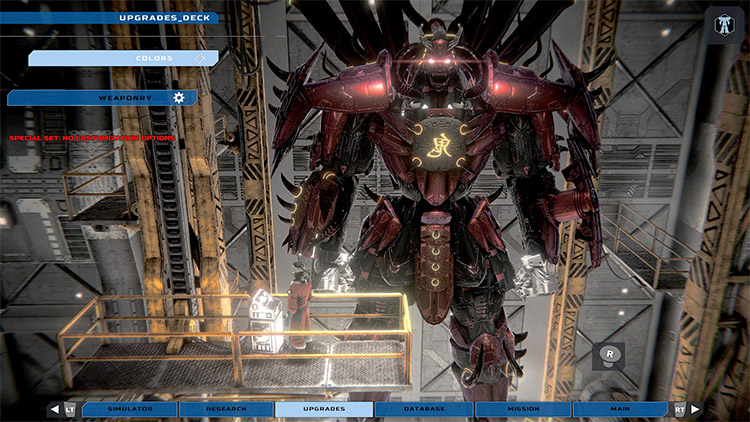Switch to the Simulator tab
Screen dimensions: 750x422
pyautogui.click(x=129, y=409)
